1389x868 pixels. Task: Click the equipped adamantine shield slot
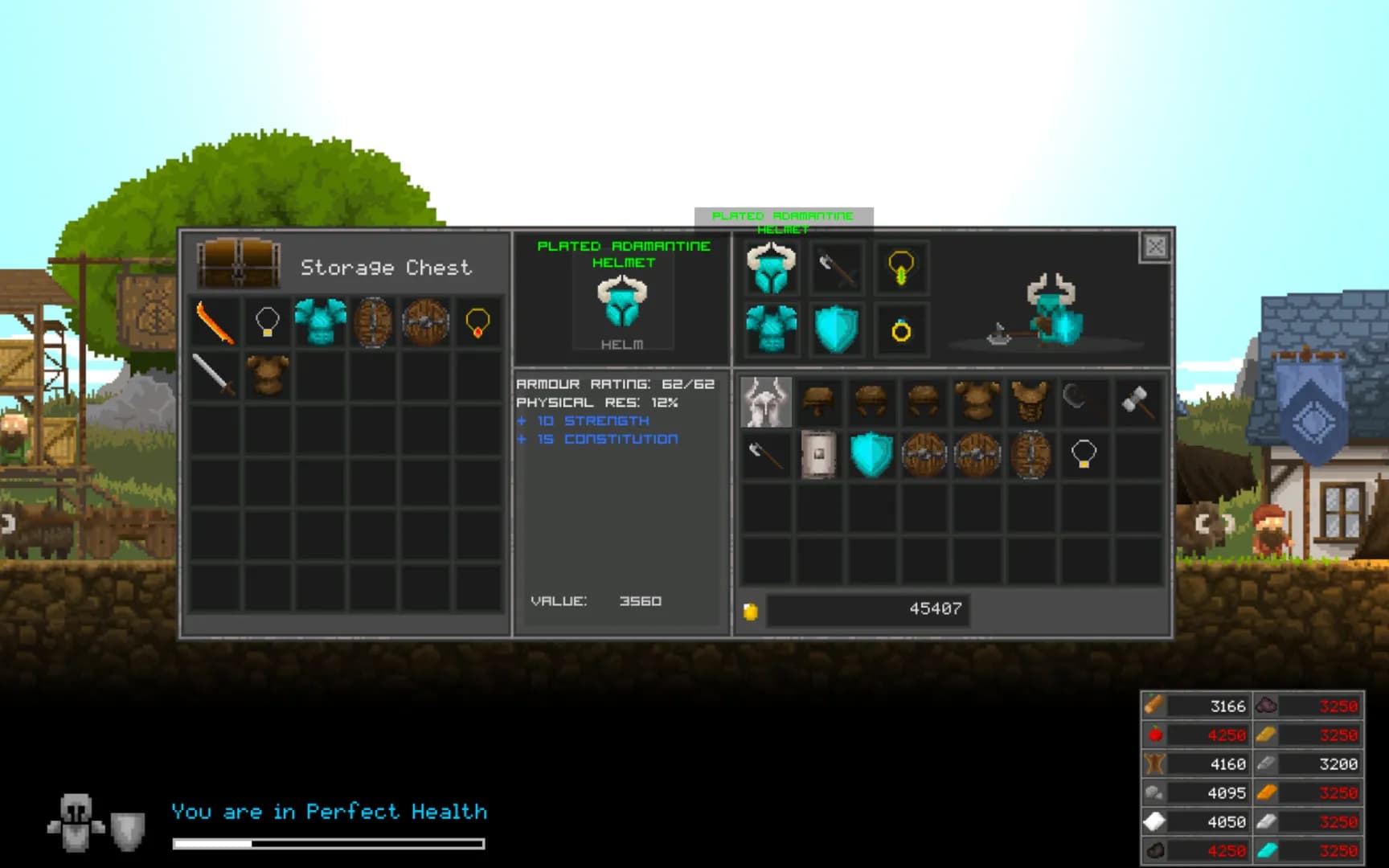point(836,330)
